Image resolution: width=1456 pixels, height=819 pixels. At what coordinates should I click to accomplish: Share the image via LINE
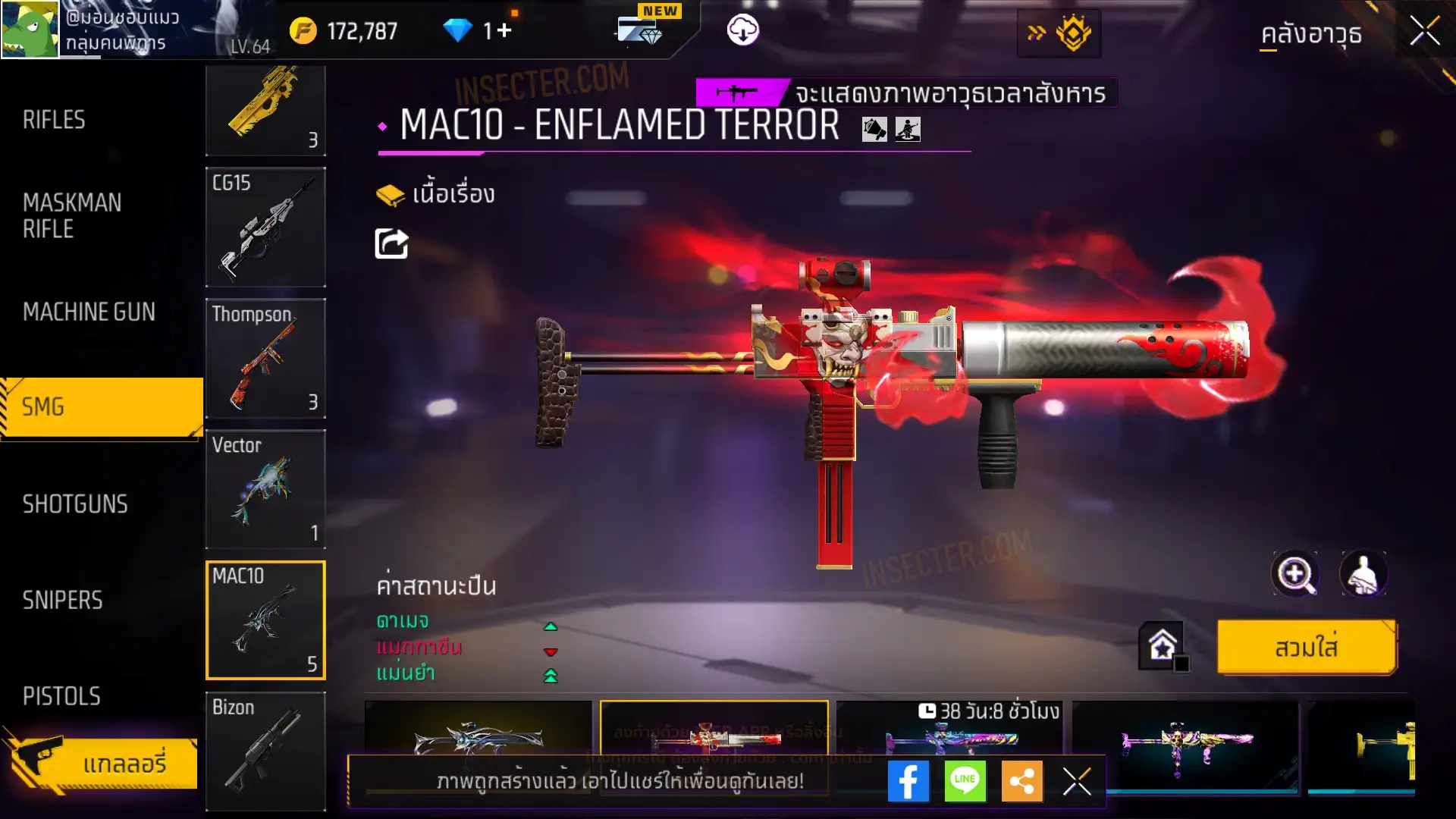965,781
